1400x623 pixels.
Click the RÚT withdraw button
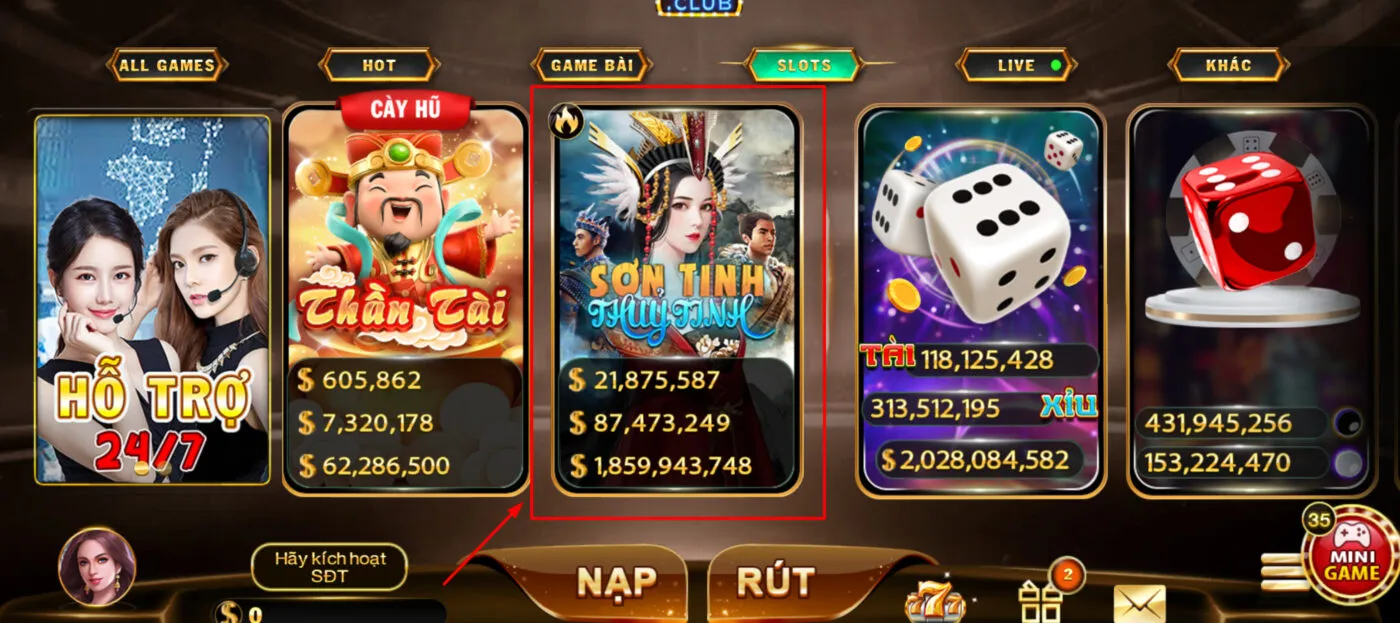pyautogui.click(x=776, y=582)
